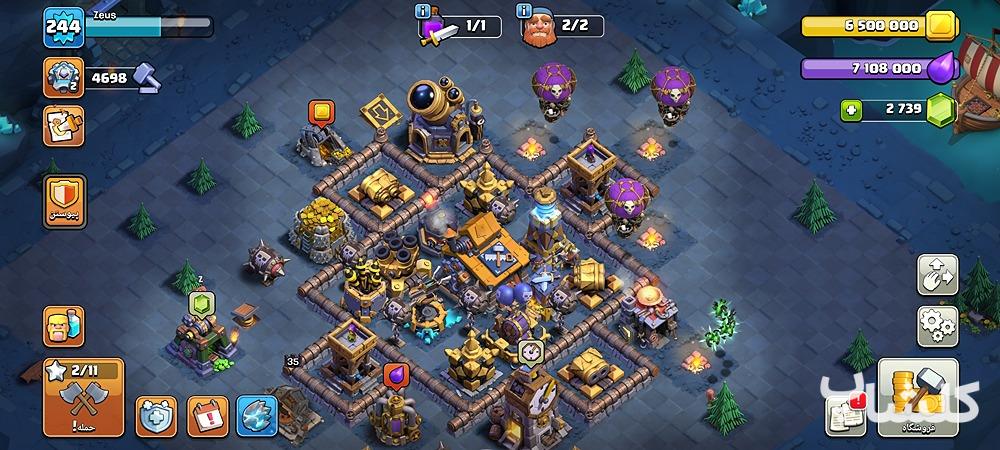
Task: Open the player profile via level 244 badge
Action: tap(62, 27)
